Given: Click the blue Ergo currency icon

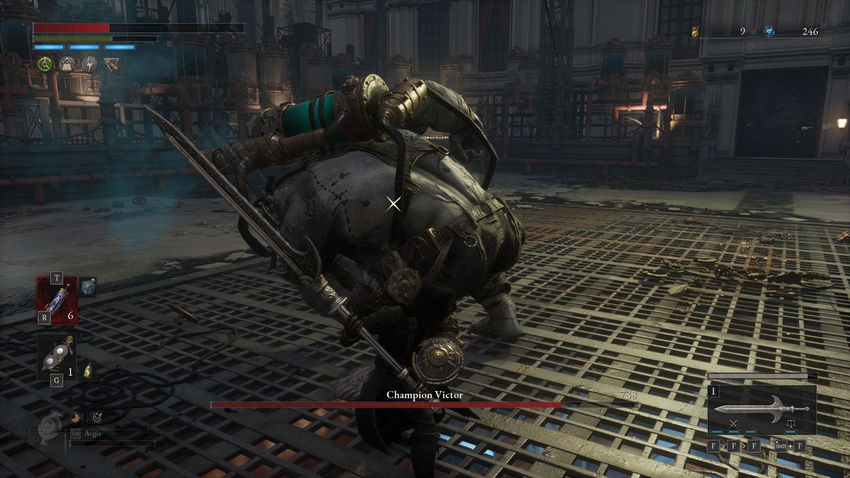Looking at the screenshot, I should click(x=769, y=32).
